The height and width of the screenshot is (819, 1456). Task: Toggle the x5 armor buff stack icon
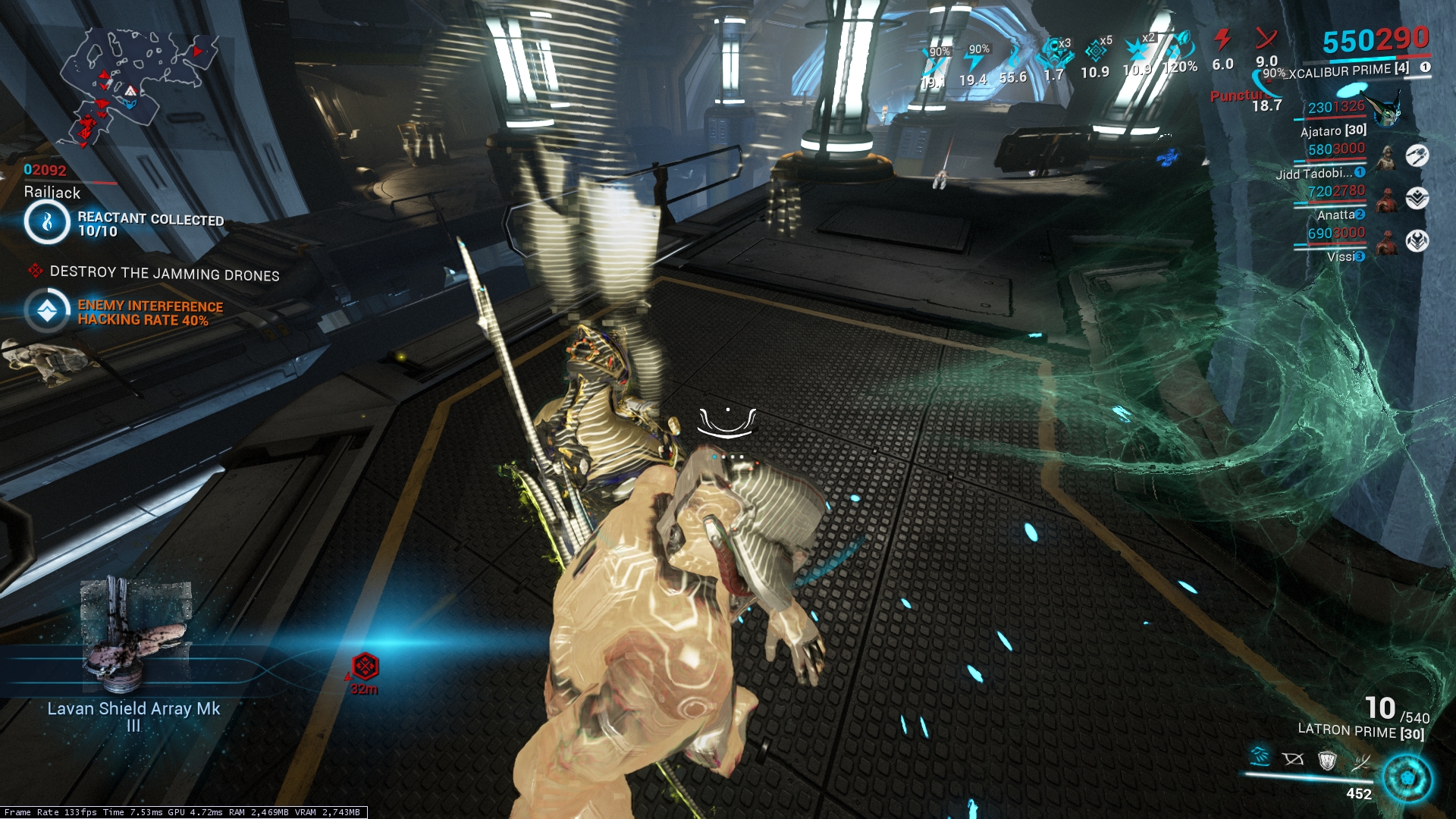click(x=1097, y=50)
